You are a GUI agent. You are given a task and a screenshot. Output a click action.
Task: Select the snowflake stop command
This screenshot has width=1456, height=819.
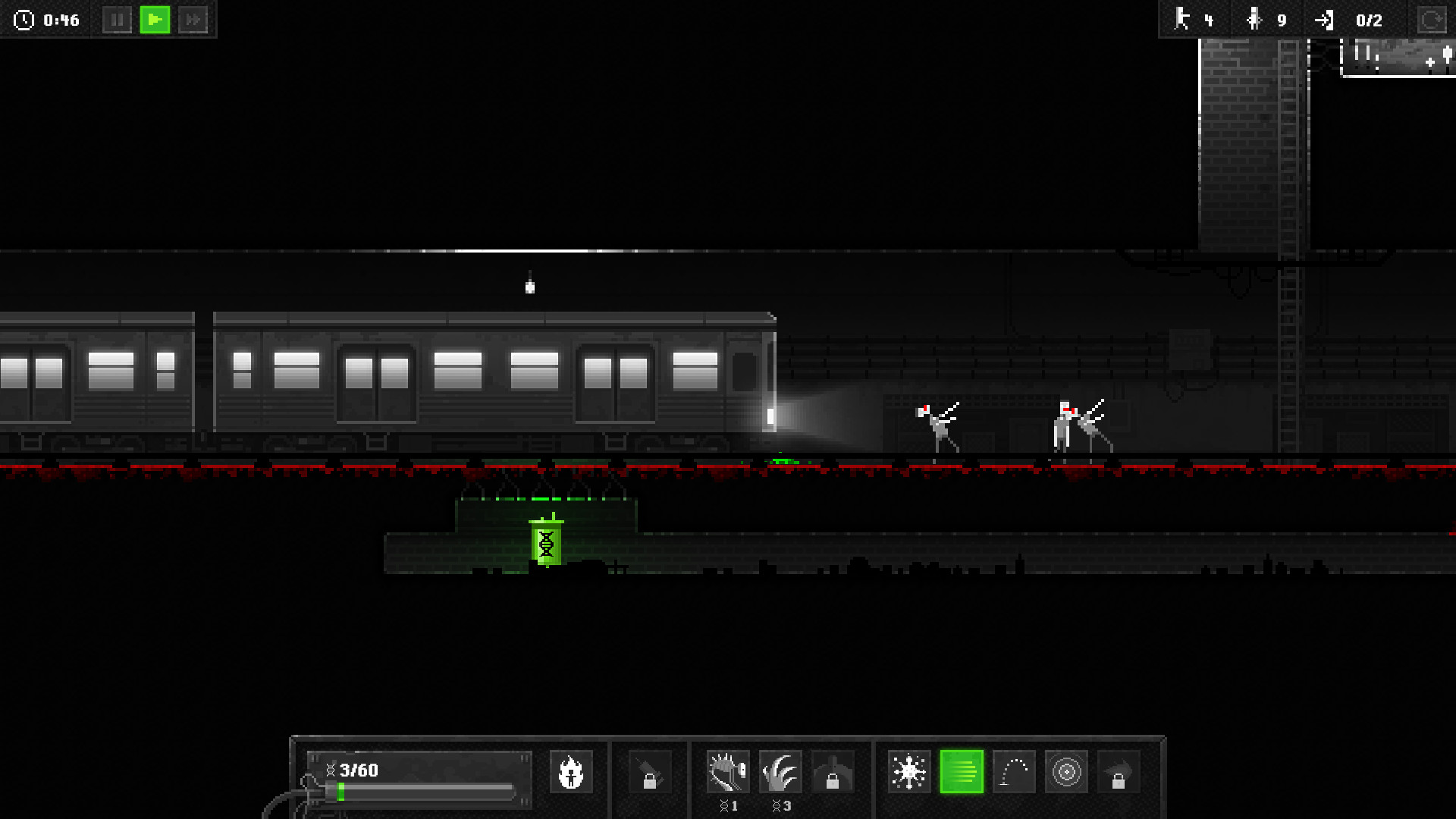coord(908,771)
